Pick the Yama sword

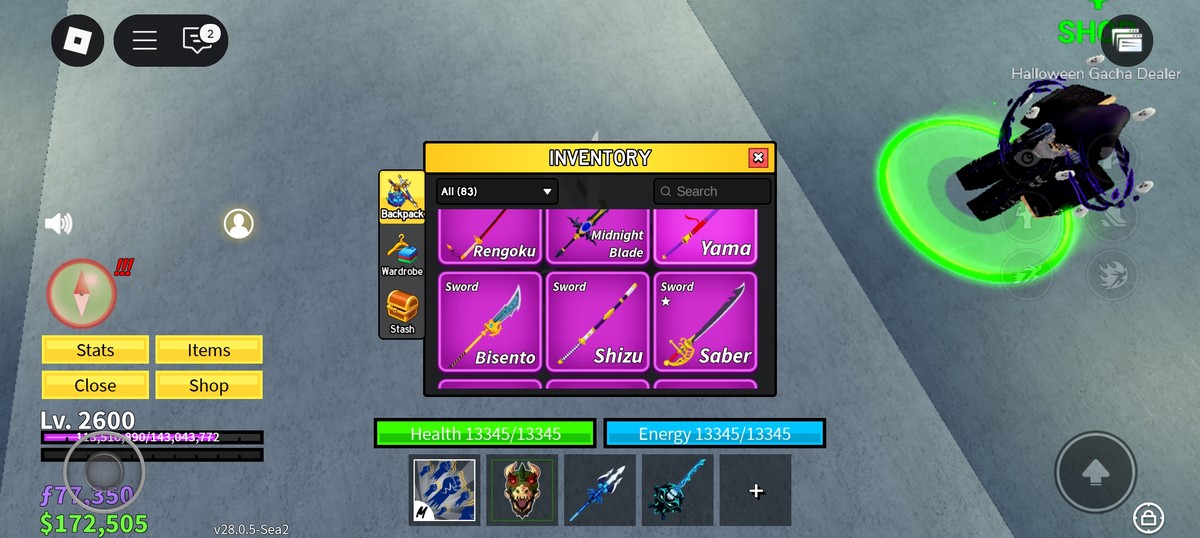[705, 237]
